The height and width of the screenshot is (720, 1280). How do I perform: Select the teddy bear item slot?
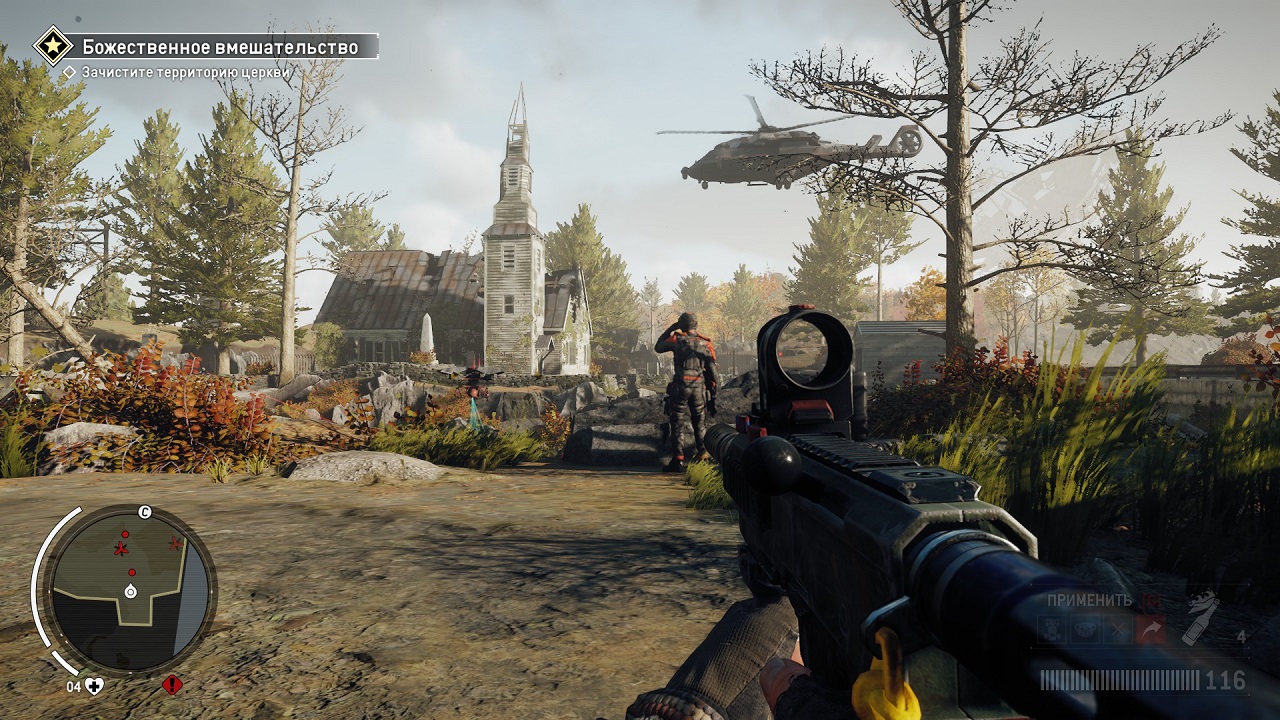tap(1084, 629)
